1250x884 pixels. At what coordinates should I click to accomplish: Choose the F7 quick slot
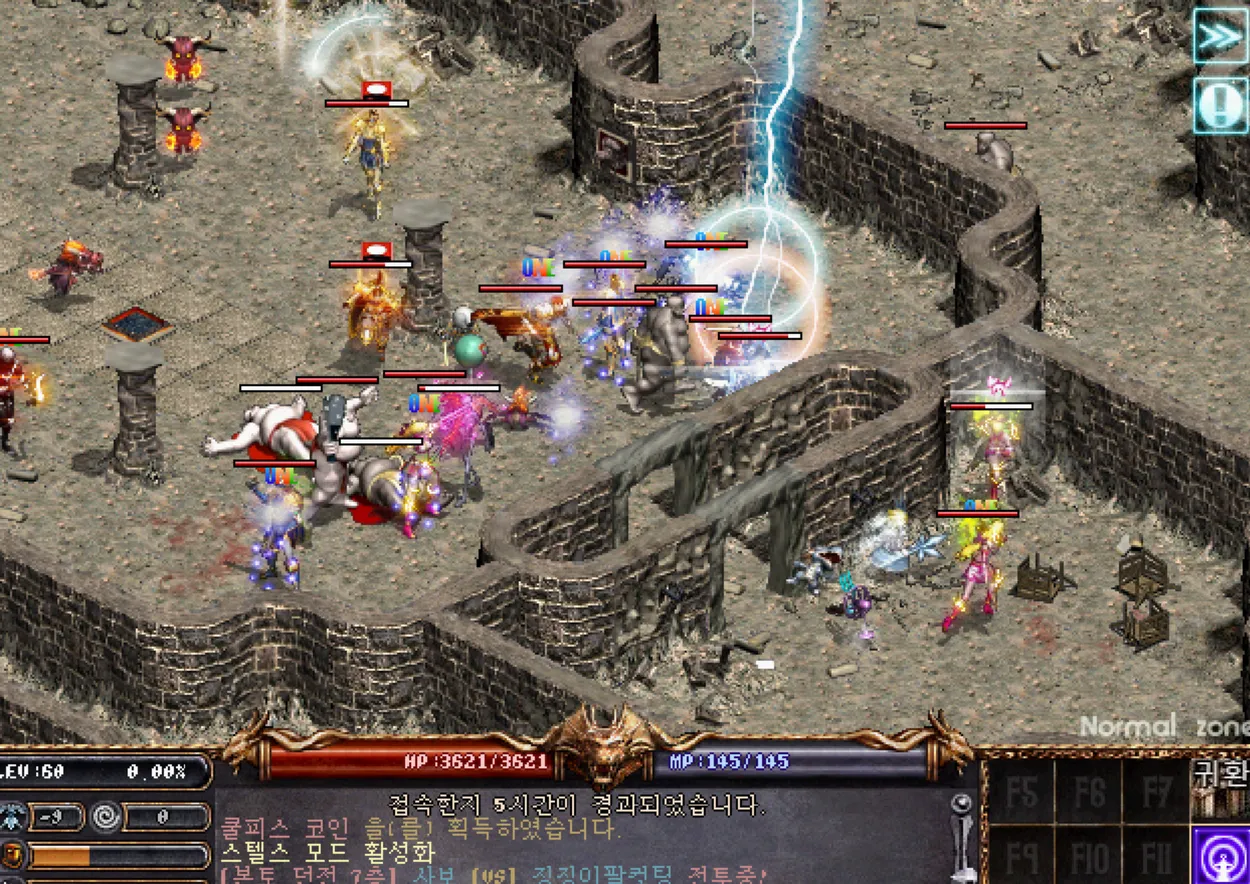click(x=1154, y=792)
